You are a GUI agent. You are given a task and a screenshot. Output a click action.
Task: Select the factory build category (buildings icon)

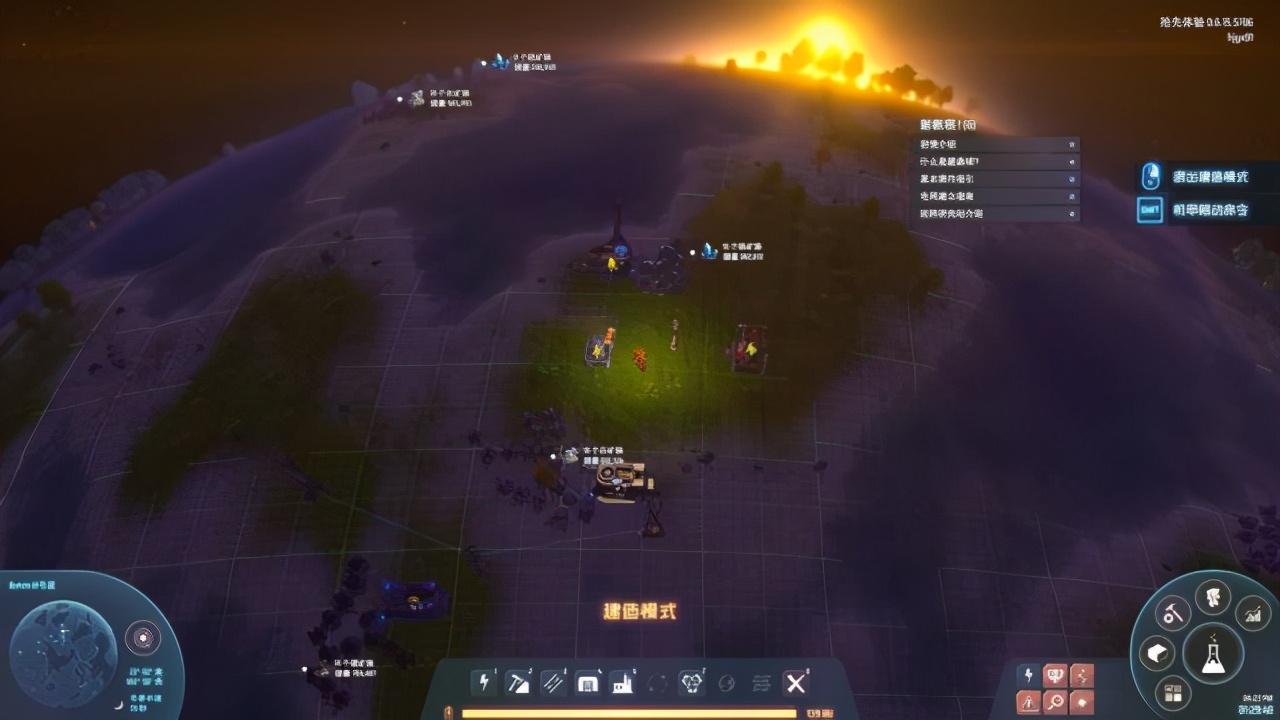point(623,683)
